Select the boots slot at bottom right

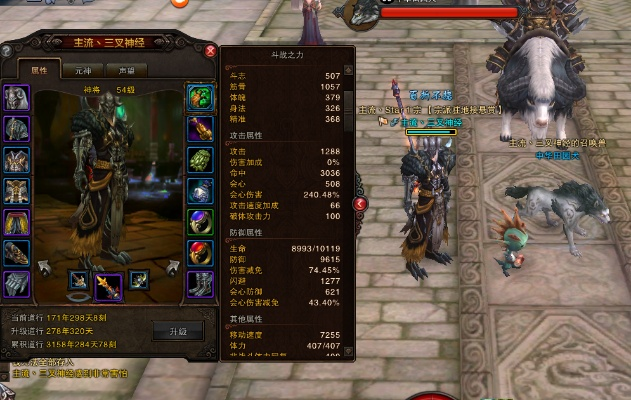(200, 284)
